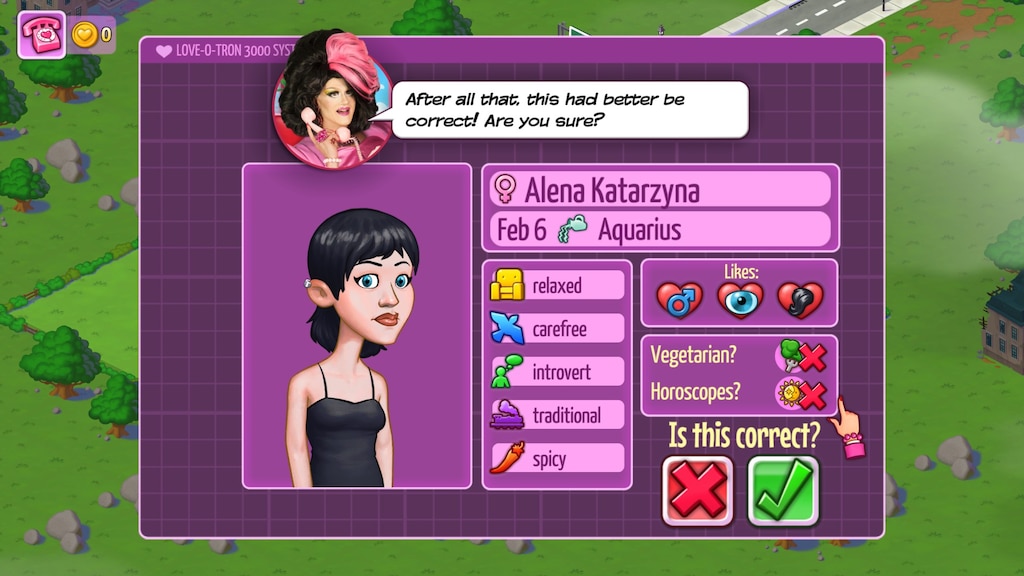Screen dimensions: 1024x576
Task: Click the Alena Katarzyna name field
Action: click(661, 189)
